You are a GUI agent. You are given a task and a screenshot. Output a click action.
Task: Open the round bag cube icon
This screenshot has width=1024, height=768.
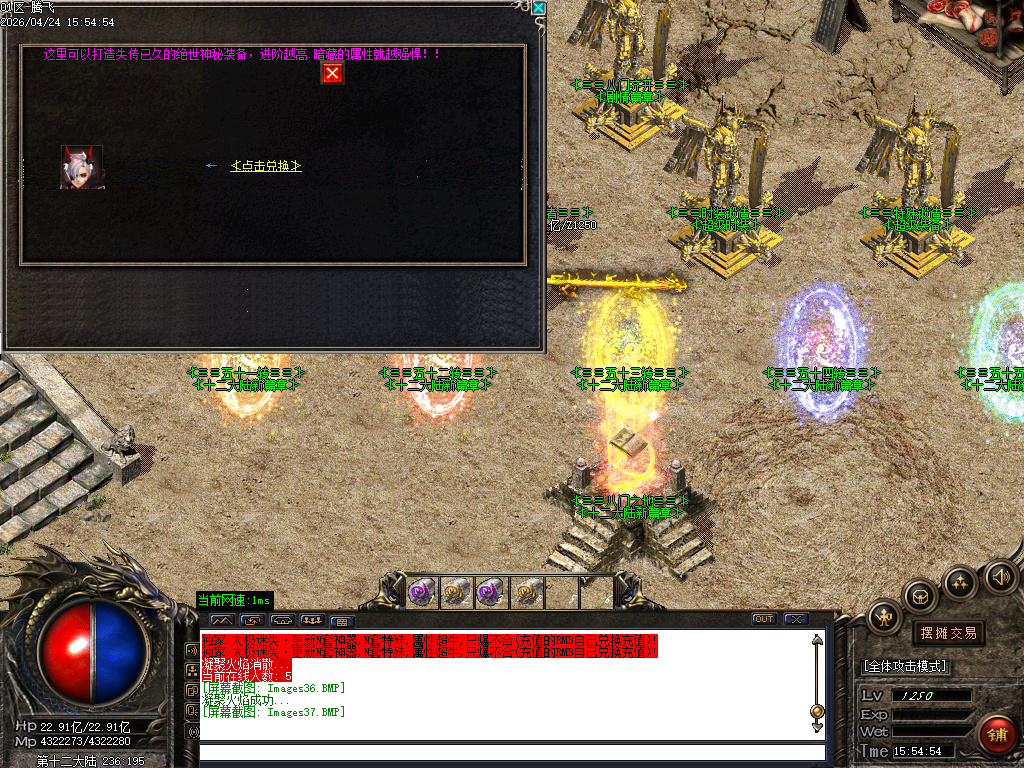[921, 597]
